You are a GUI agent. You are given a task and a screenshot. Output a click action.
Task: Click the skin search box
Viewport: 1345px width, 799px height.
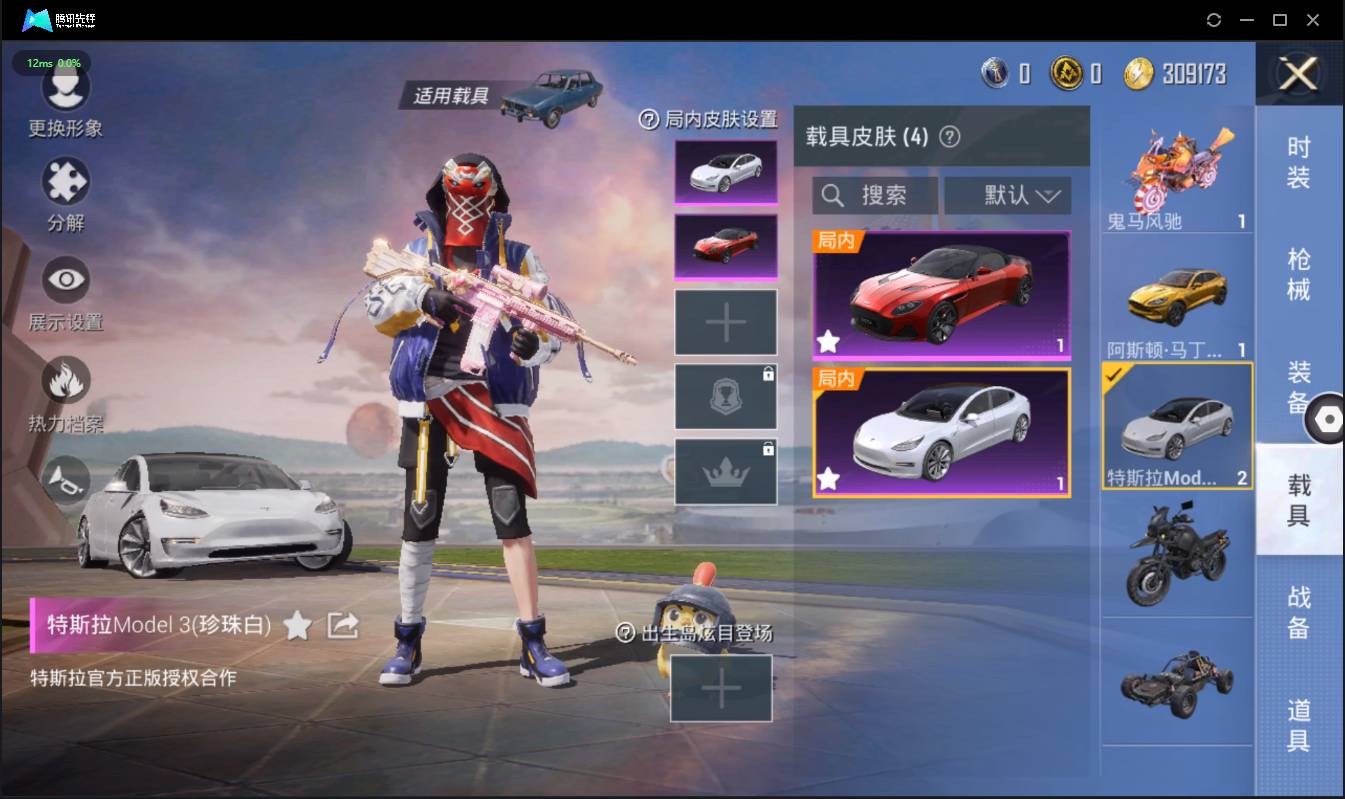click(x=875, y=196)
